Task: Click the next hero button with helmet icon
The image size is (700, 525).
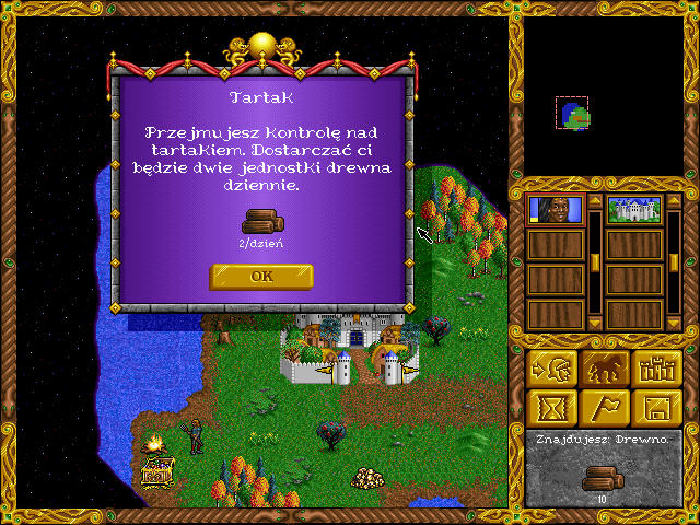Action: tap(553, 367)
